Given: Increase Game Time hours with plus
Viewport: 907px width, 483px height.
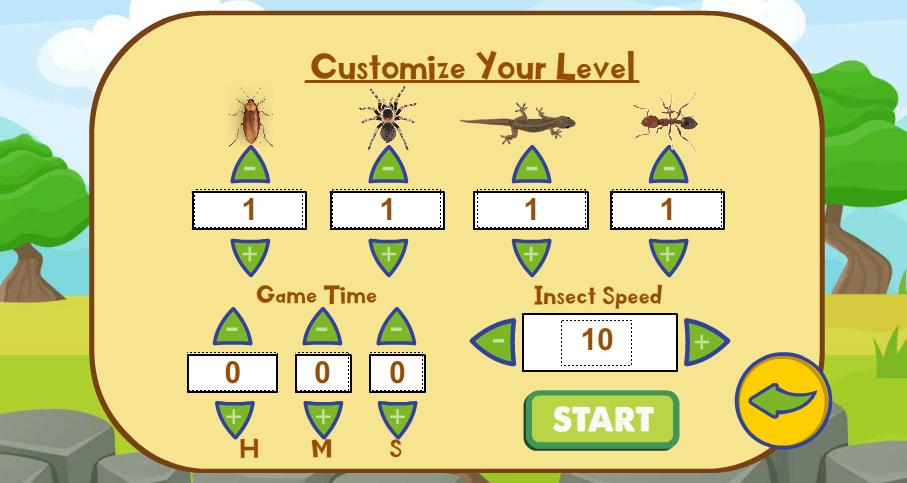Looking at the screenshot, I should [x=234, y=417].
